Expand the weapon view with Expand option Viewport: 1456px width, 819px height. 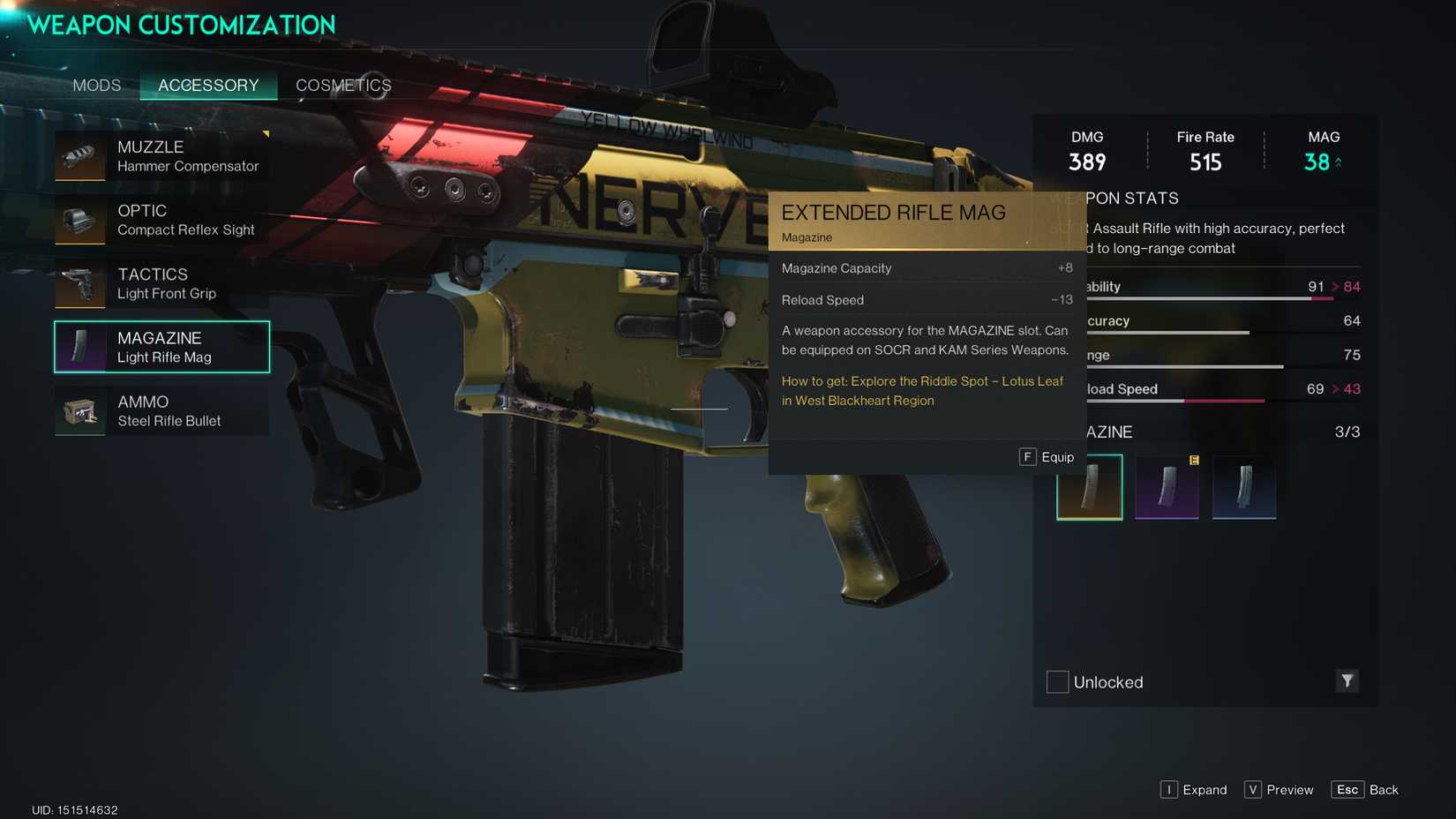pos(1194,790)
